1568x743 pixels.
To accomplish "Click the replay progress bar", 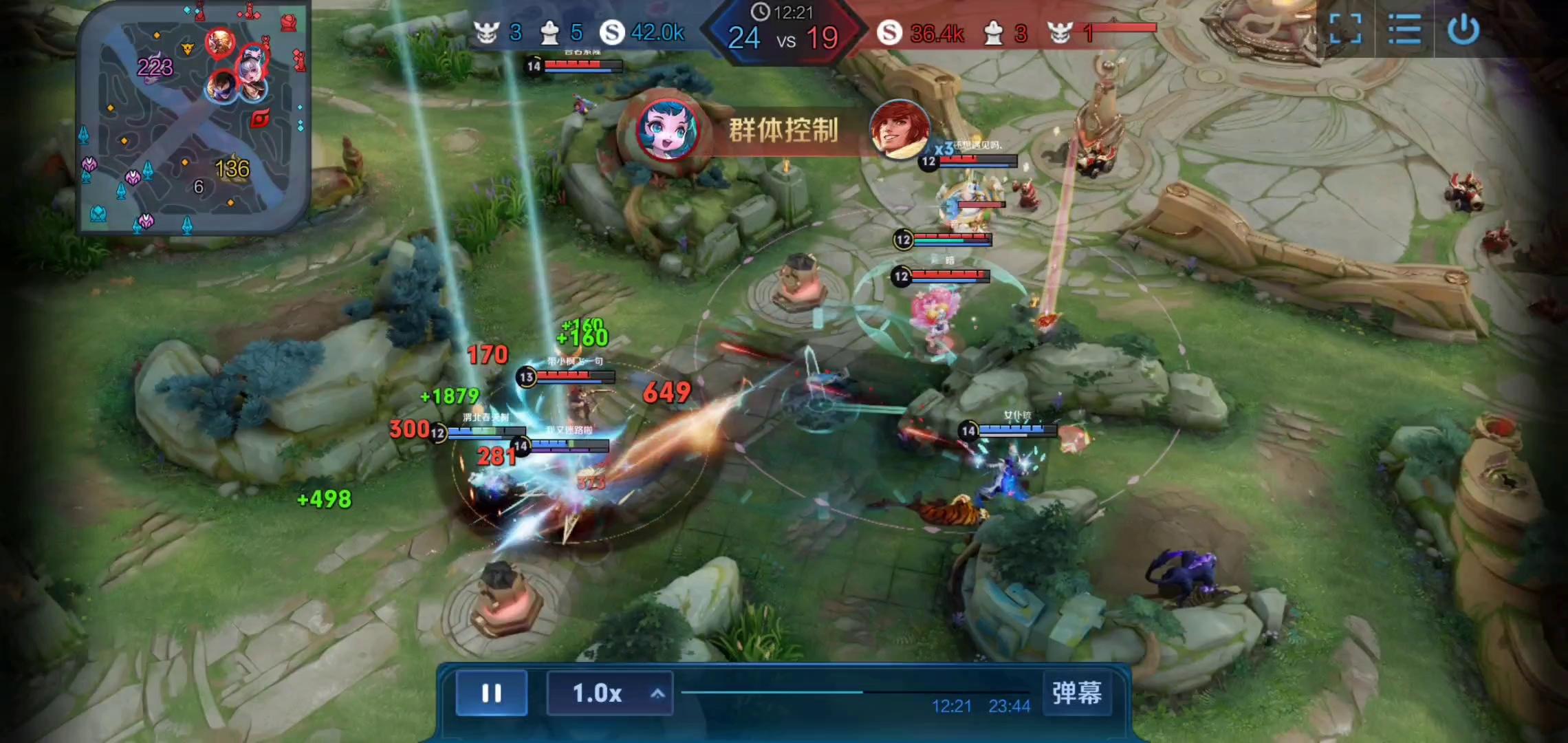I will click(x=855, y=692).
